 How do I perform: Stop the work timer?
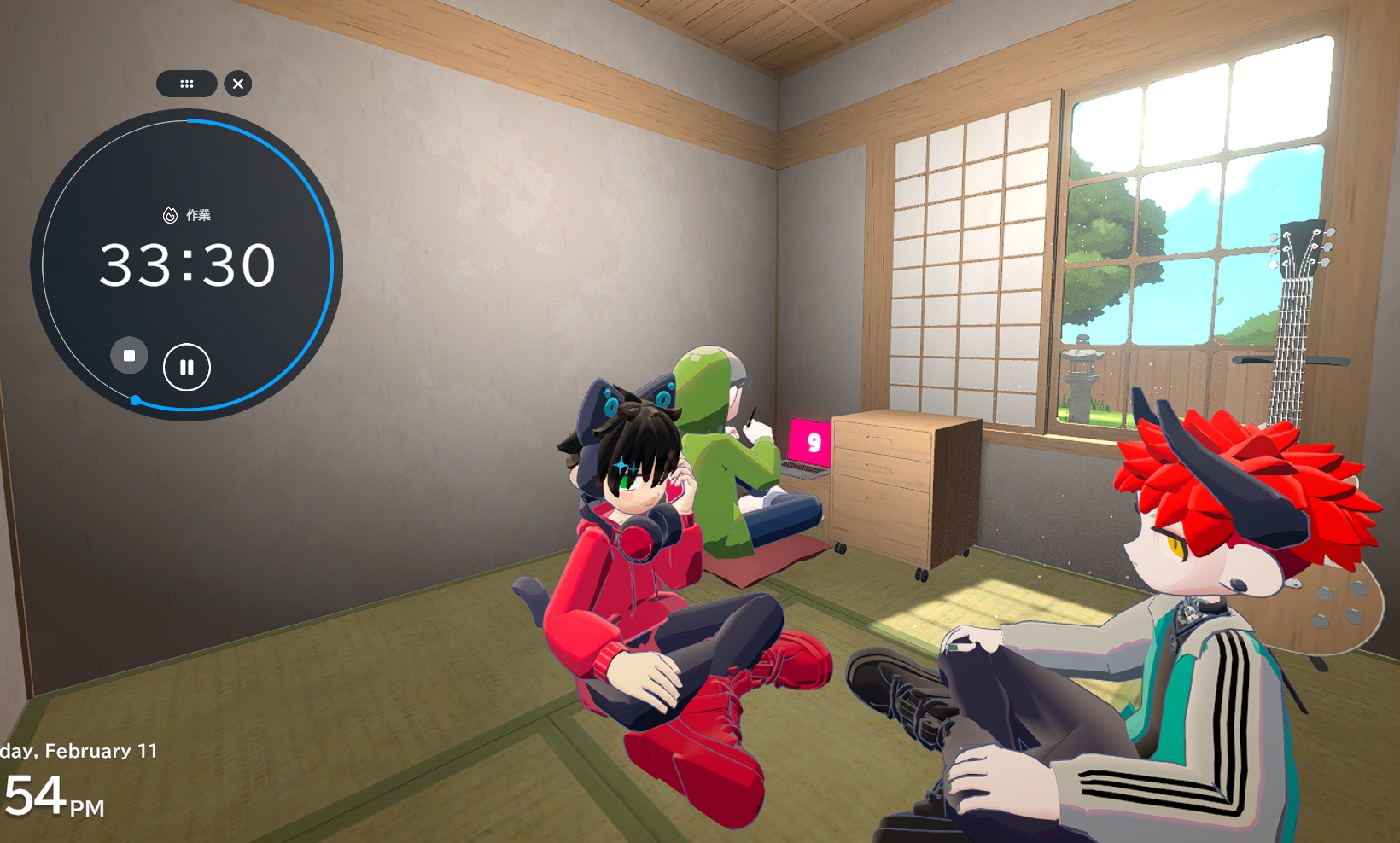point(129,356)
